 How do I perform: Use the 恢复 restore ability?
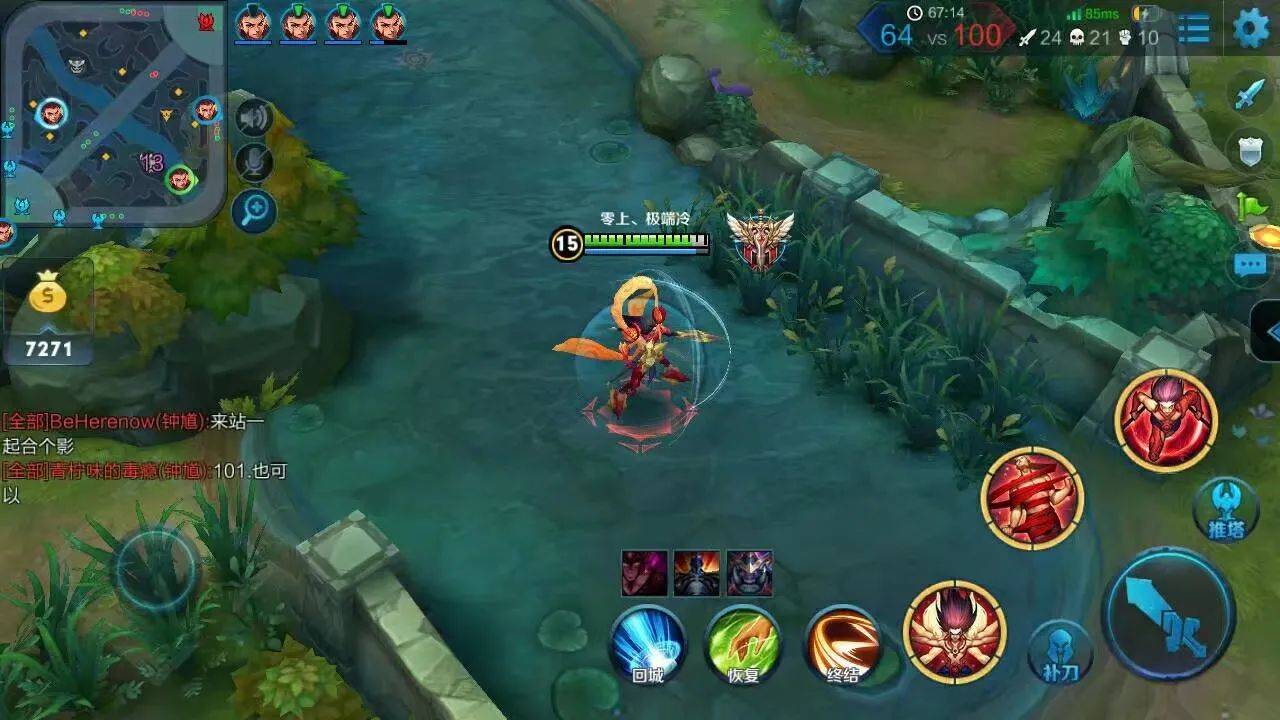pyautogui.click(x=743, y=645)
